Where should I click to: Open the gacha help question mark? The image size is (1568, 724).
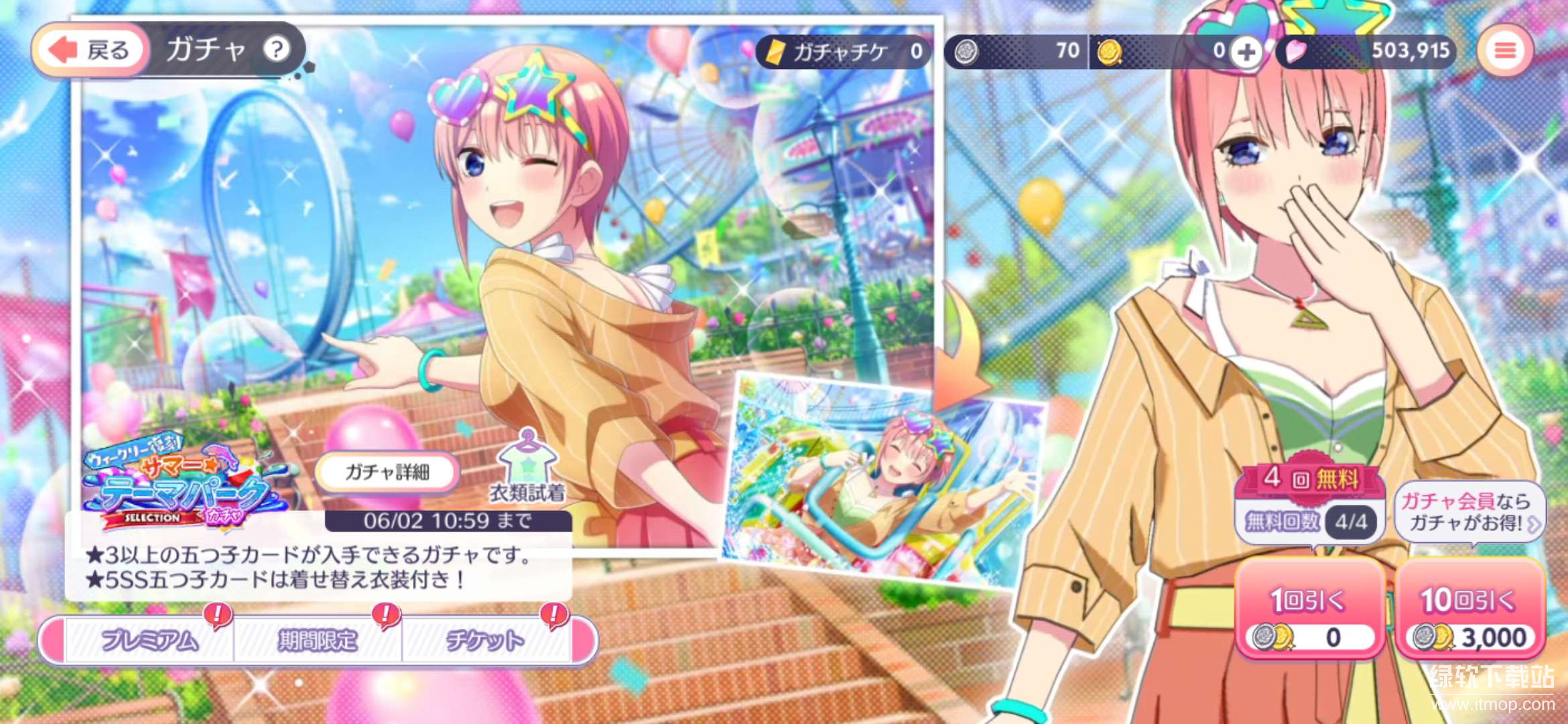coord(276,49)
